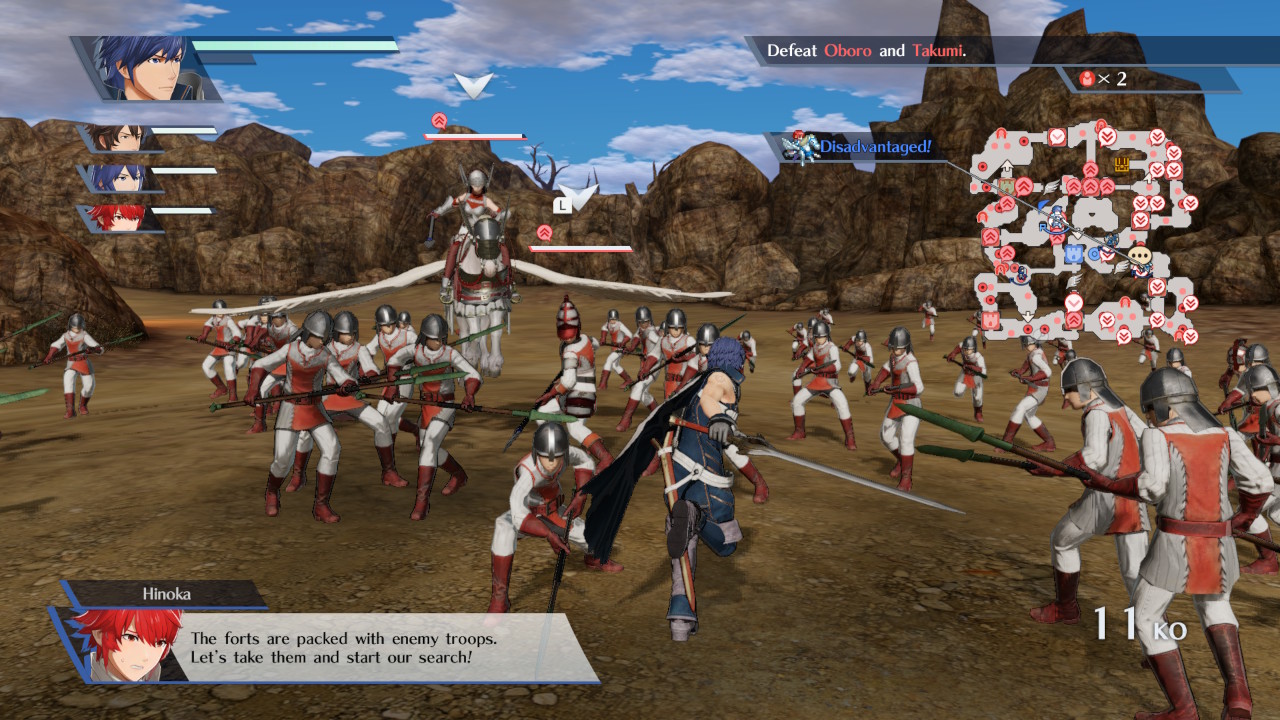Switch to the red-haired ally in the party list

[121, 217]
